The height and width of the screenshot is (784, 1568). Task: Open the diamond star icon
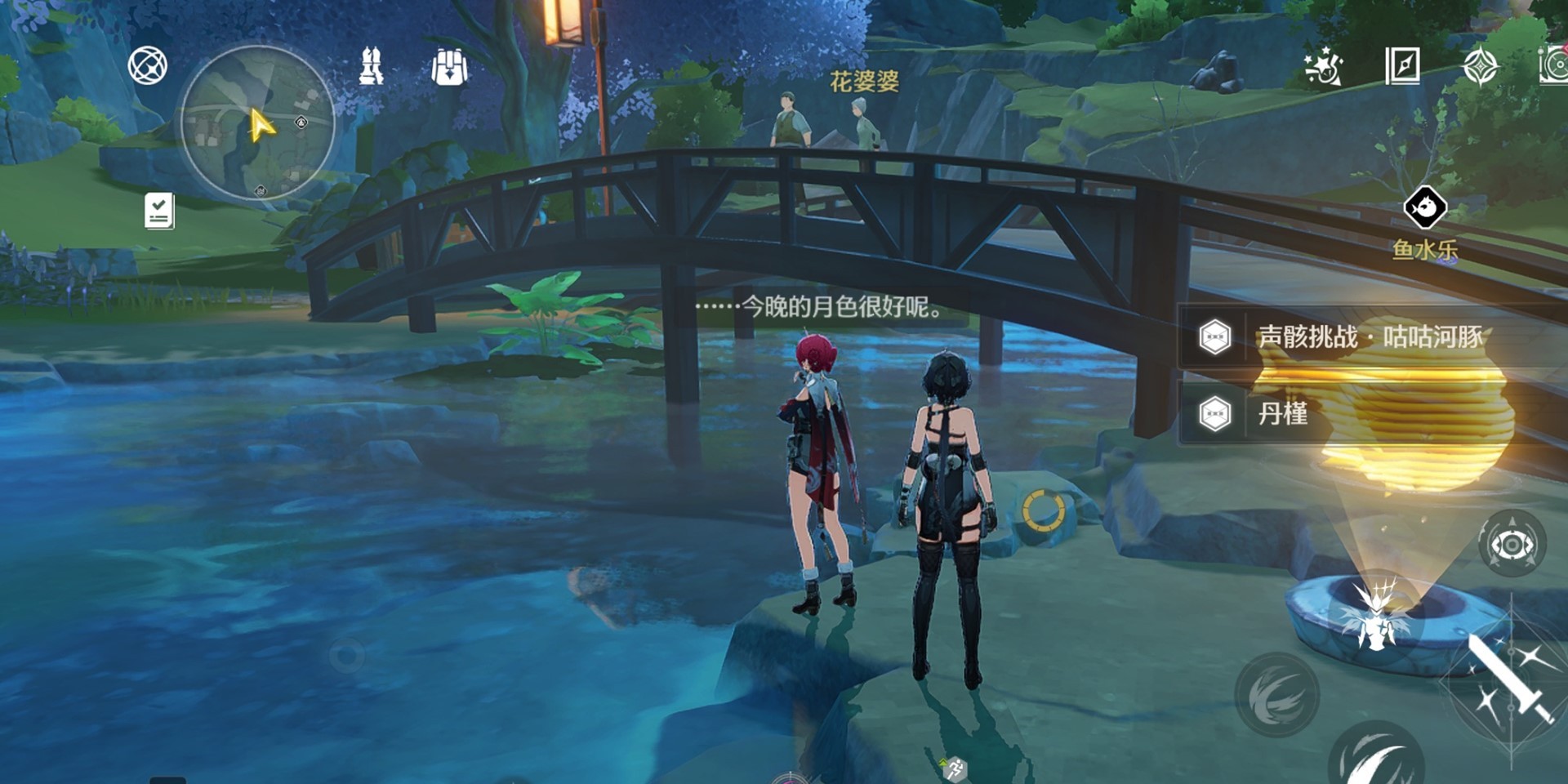1480,66
